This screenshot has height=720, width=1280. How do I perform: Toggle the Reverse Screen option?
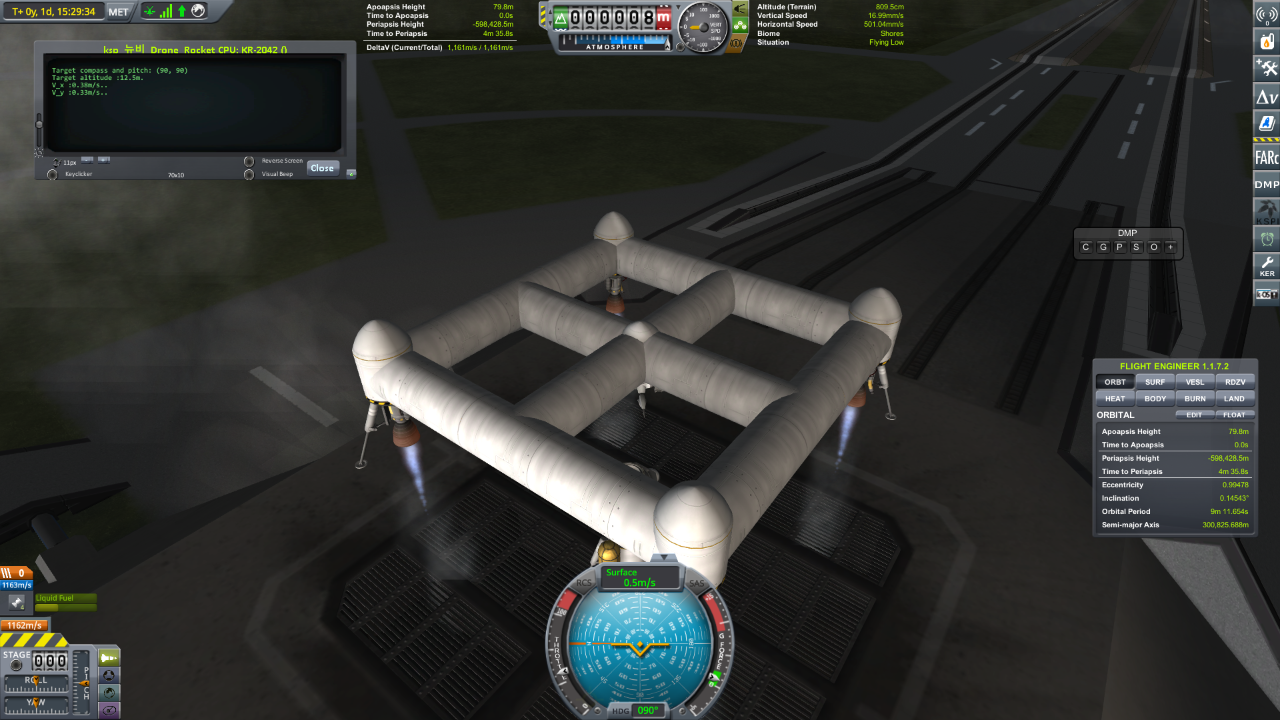249,161
